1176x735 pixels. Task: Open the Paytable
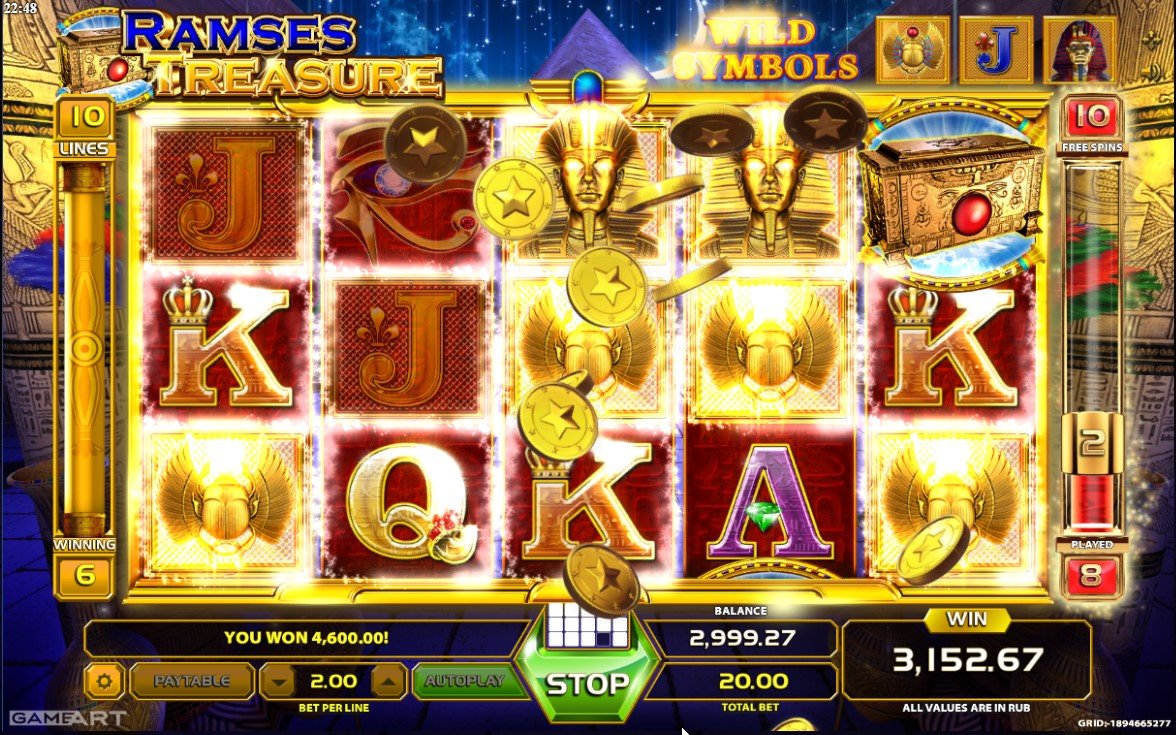[x=192, y=681]
